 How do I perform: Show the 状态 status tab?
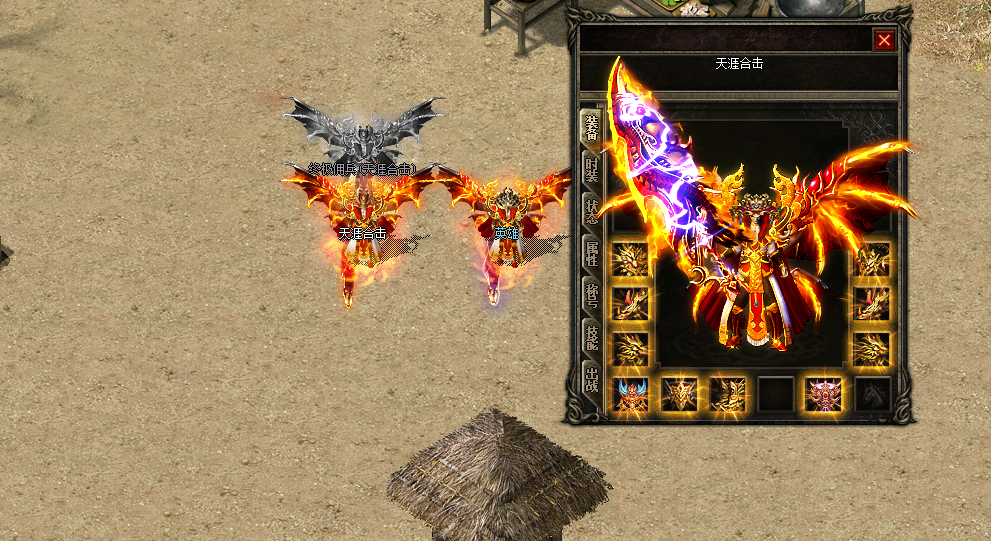pos(592,213)
